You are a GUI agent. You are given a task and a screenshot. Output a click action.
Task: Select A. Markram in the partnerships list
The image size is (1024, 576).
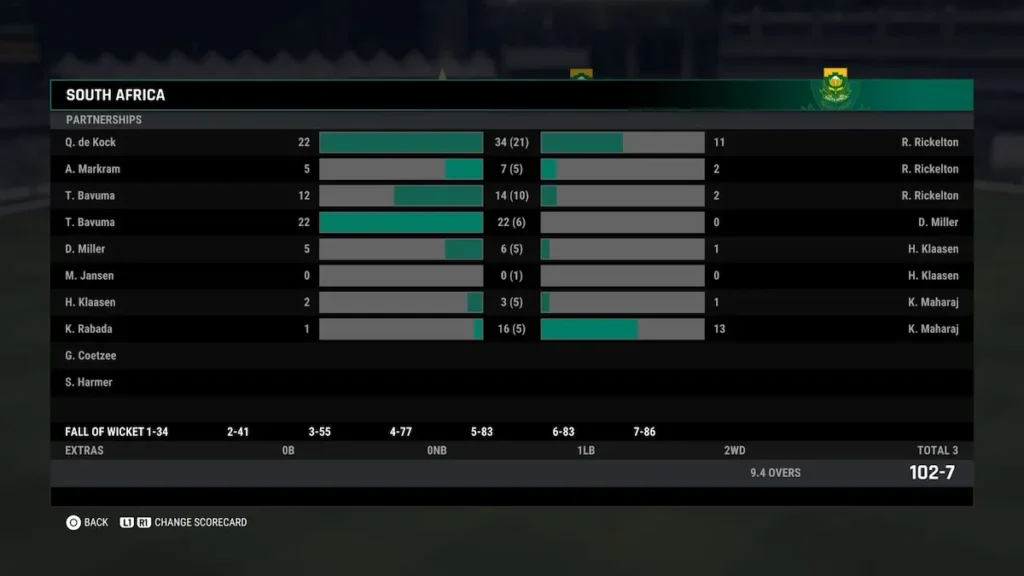pos(92,169)
